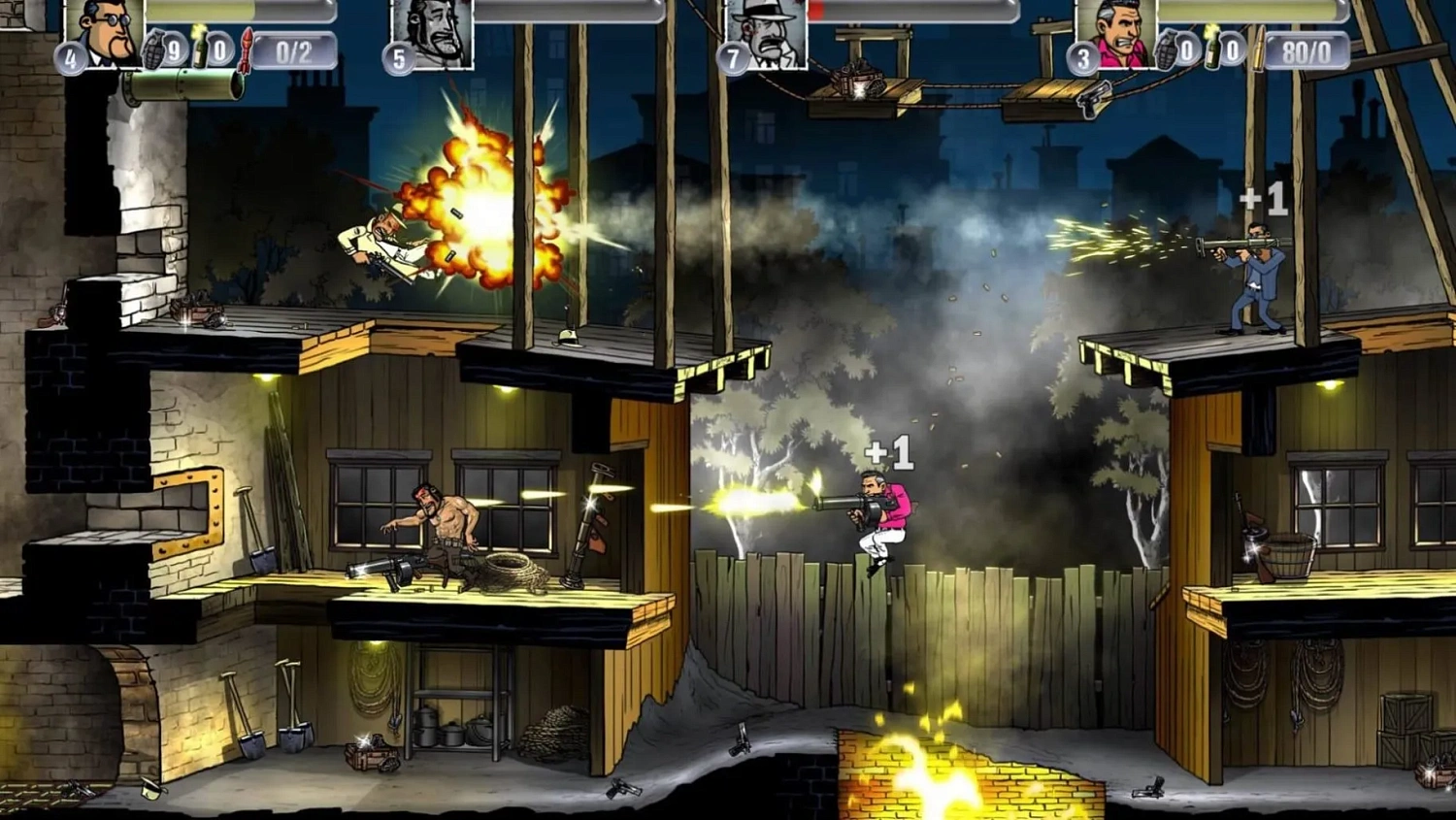Click the red rocket icon beside the 0/2 counter
The width and height of the screenshot is (1456, 820).
246,51
